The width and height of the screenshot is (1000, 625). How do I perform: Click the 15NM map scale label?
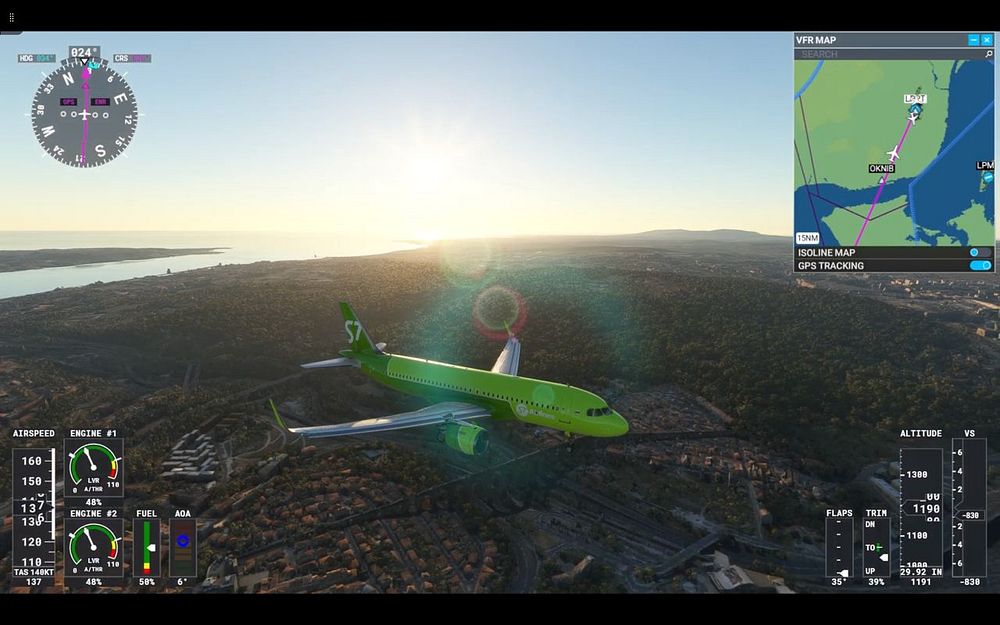(807, 238)
